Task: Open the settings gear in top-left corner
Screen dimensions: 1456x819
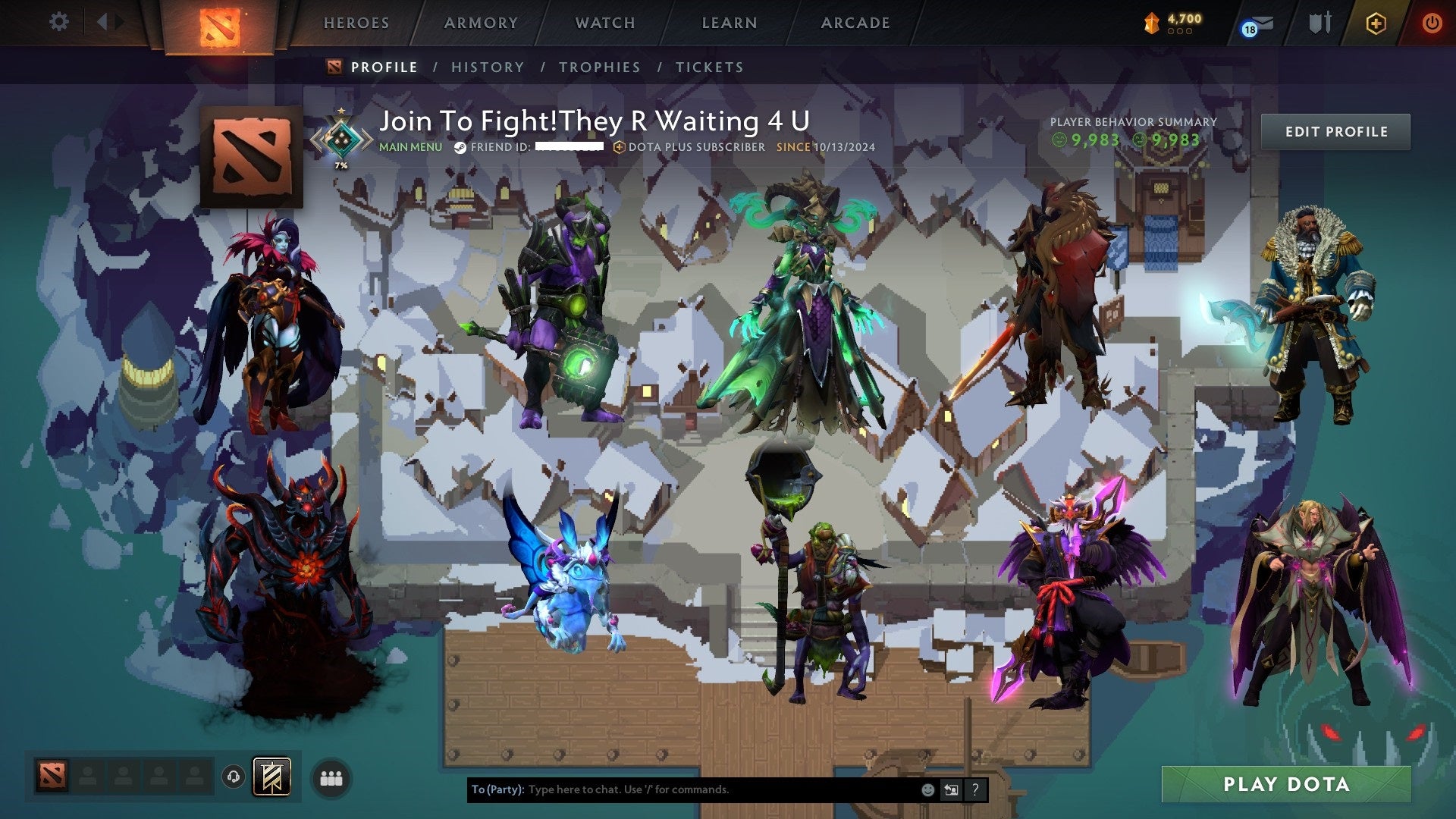Action: [58, 22]
